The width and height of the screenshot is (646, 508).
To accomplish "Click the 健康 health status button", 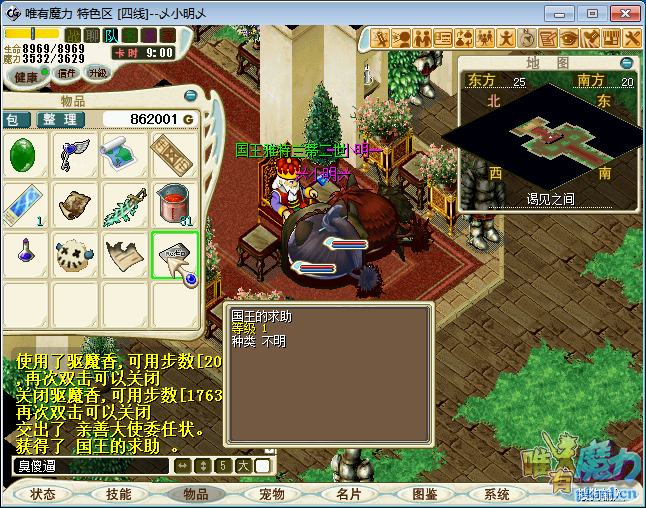I will (x=27, y=77).
